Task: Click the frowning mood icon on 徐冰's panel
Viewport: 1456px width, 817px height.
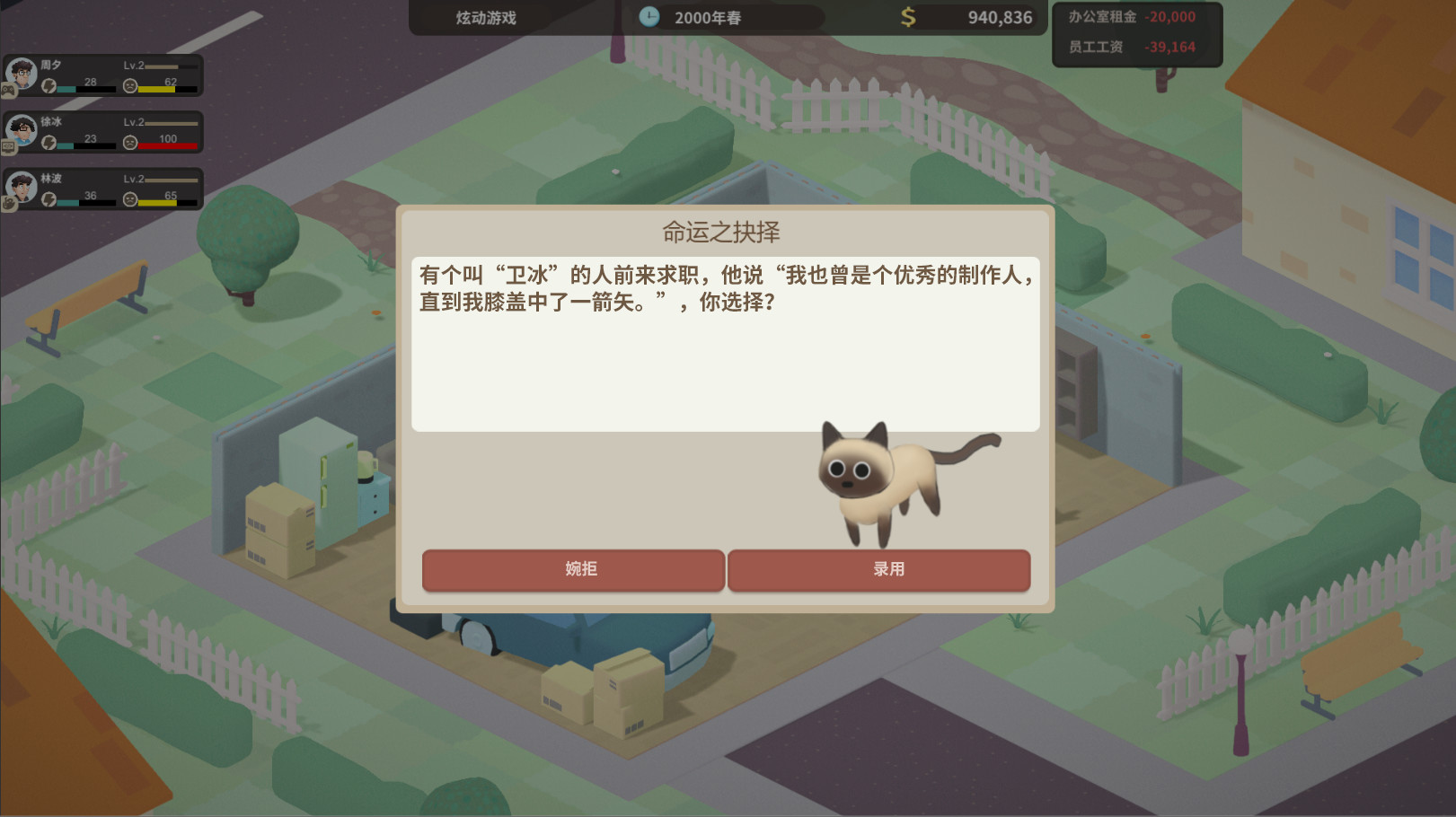Action: pyautogui.click(x=130, y=144)
